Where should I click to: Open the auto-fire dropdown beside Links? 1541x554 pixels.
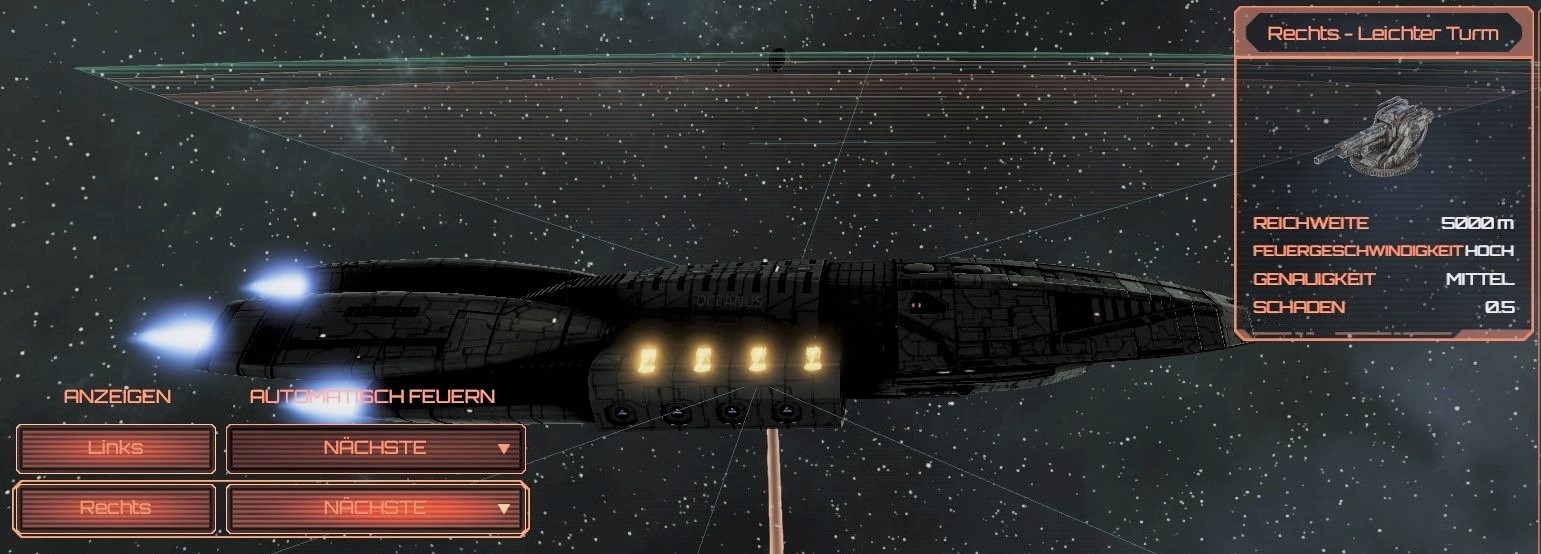tap(376, 448)
